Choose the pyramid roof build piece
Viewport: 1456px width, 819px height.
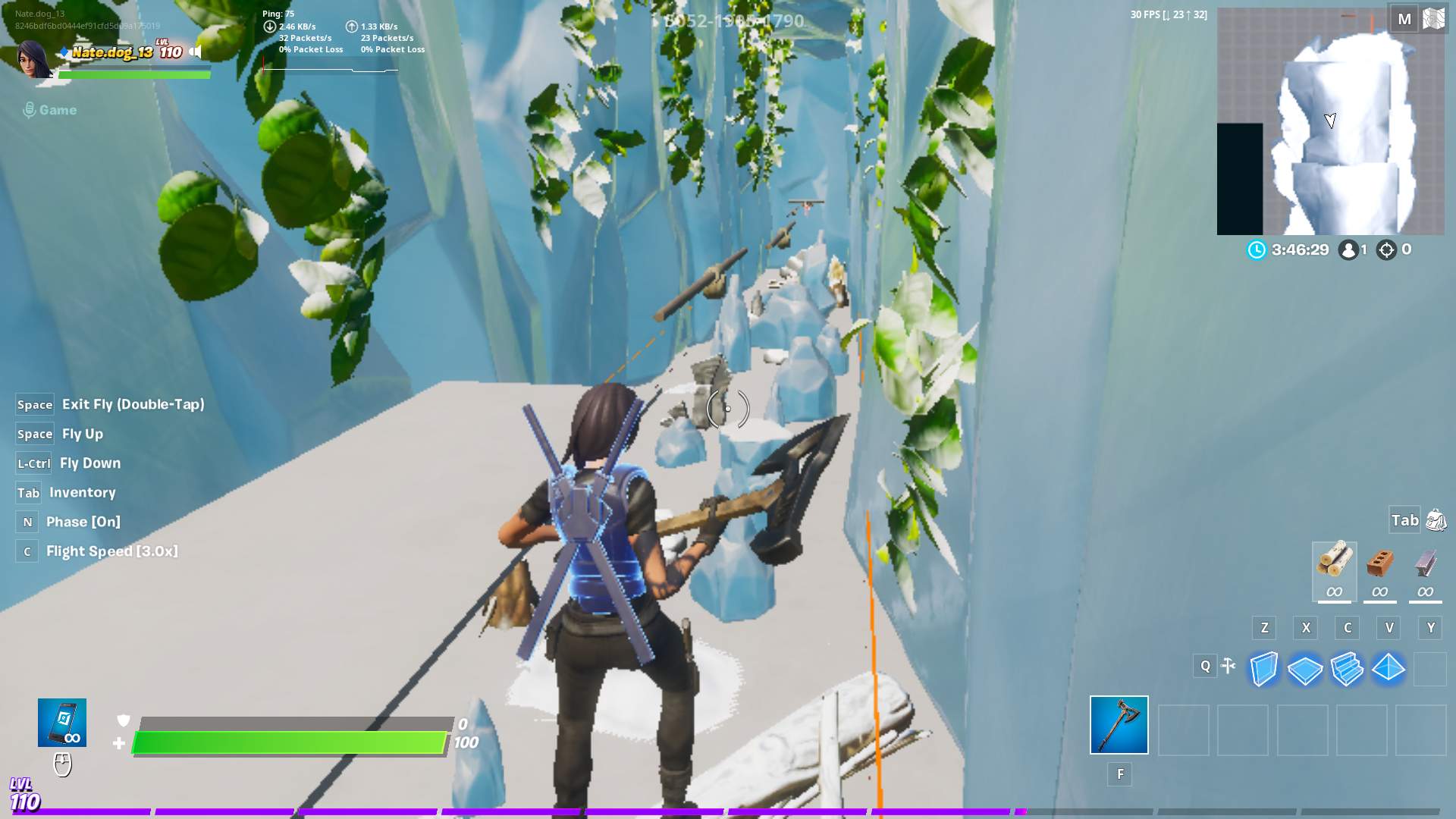click(x=1389, y=669)
